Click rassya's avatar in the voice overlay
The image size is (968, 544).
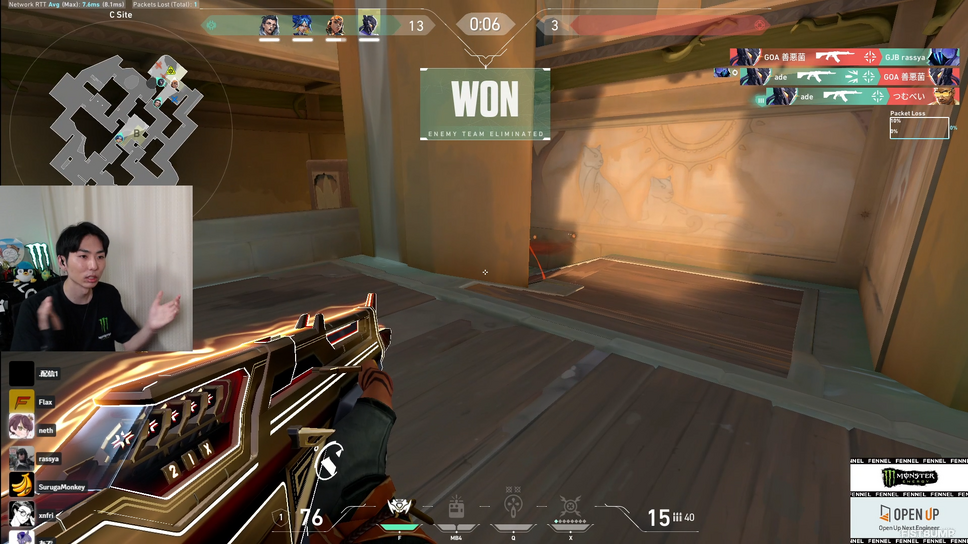[x=22, y=459]
